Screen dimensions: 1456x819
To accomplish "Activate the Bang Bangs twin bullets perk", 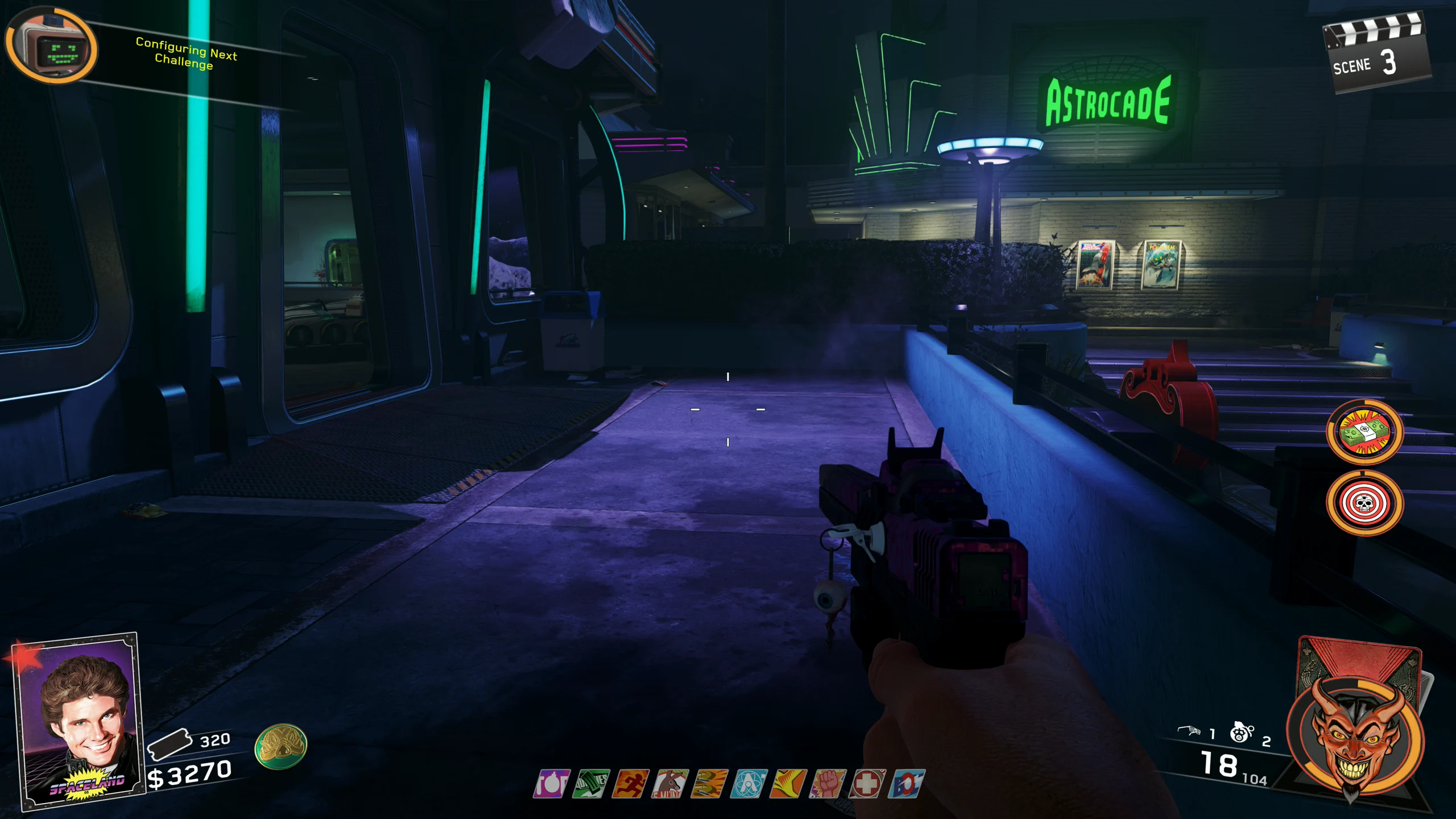I will (709, 784).
